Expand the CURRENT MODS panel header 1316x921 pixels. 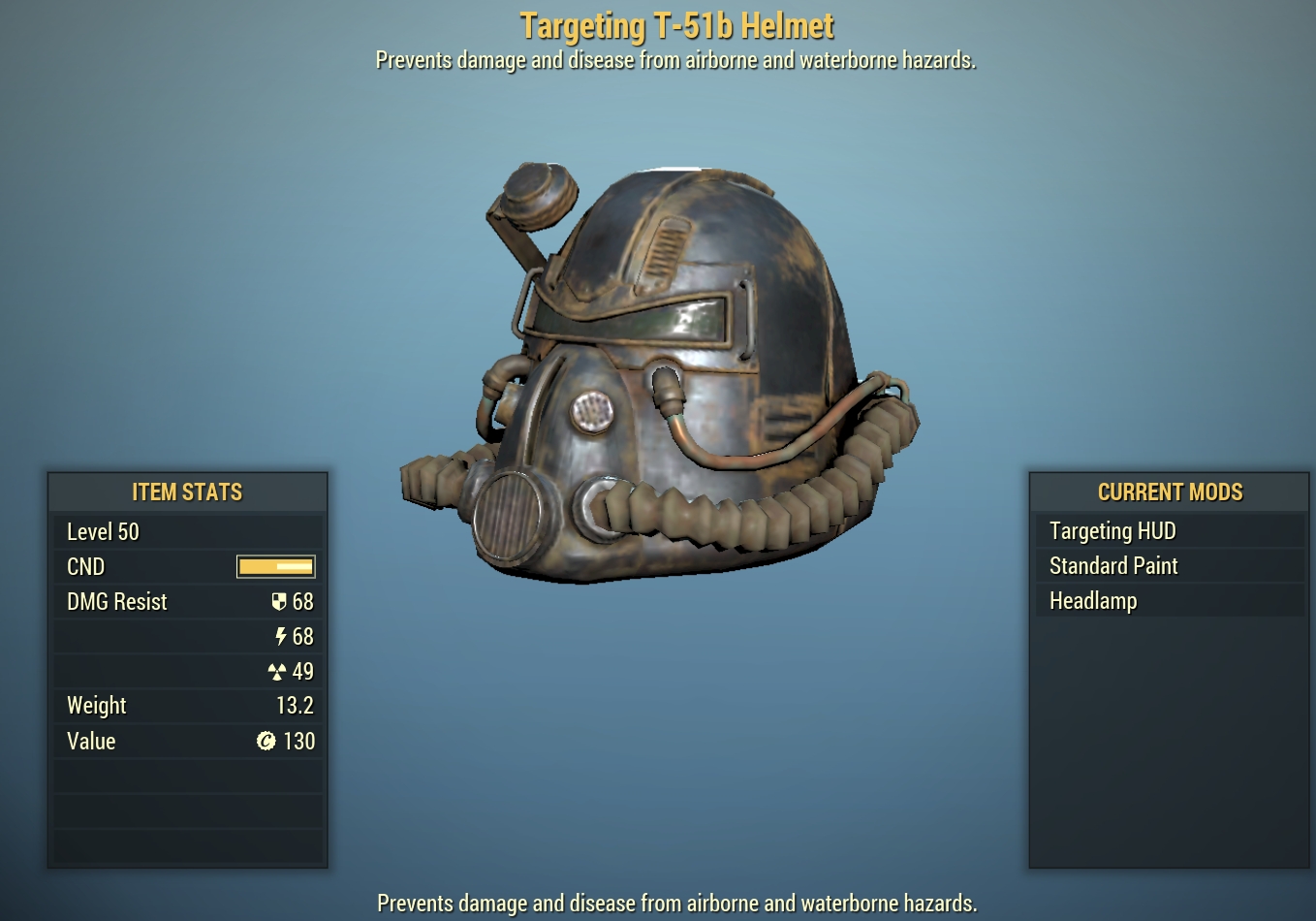(x=1170, y=492)
